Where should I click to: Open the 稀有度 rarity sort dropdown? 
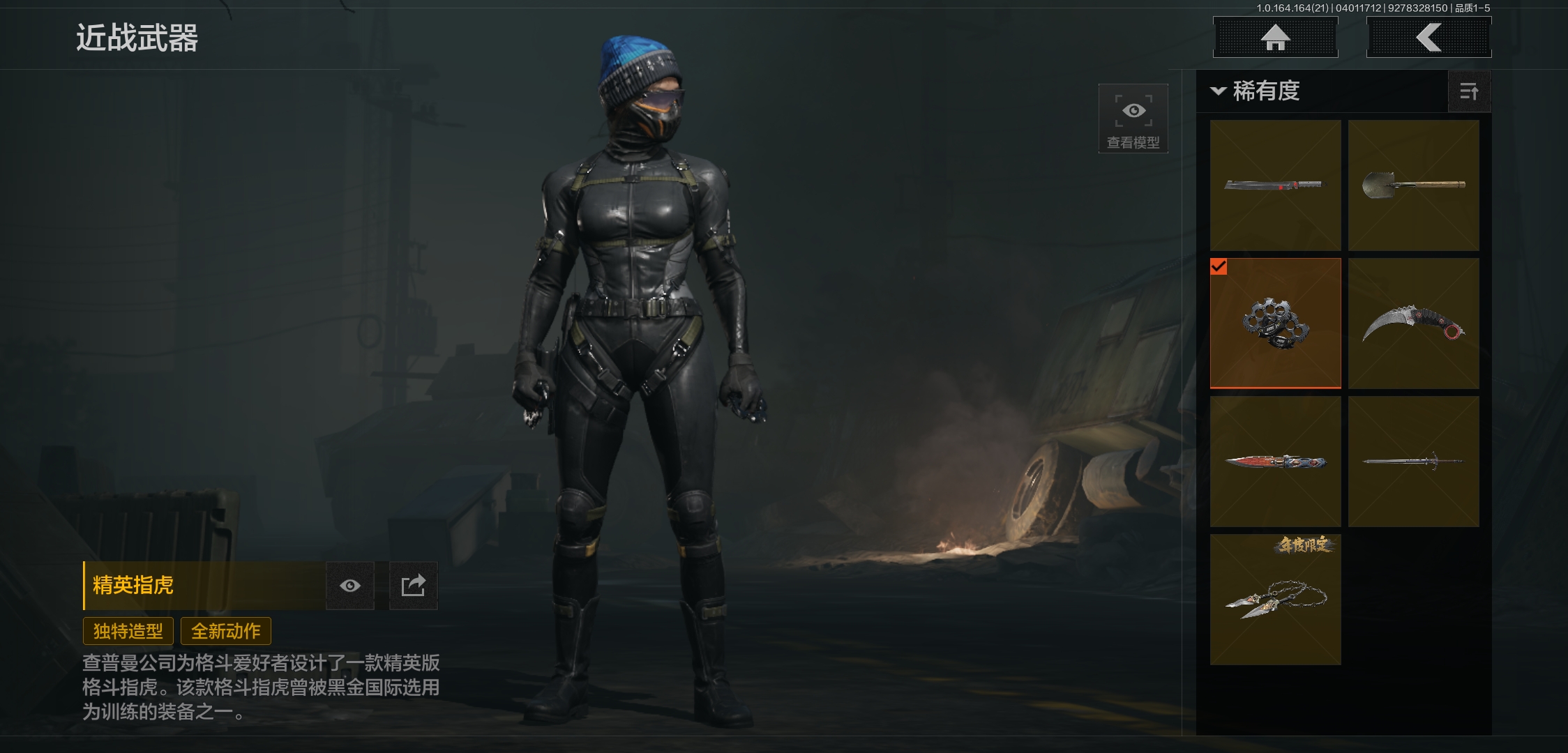coord(1257,91)
